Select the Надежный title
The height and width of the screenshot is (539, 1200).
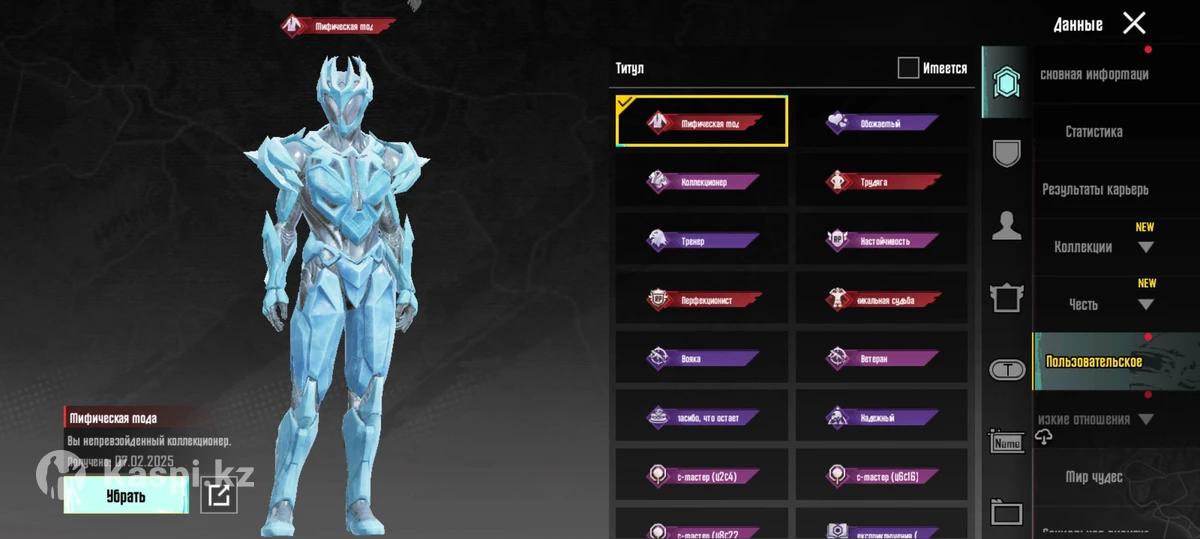[x=882, y=417]
